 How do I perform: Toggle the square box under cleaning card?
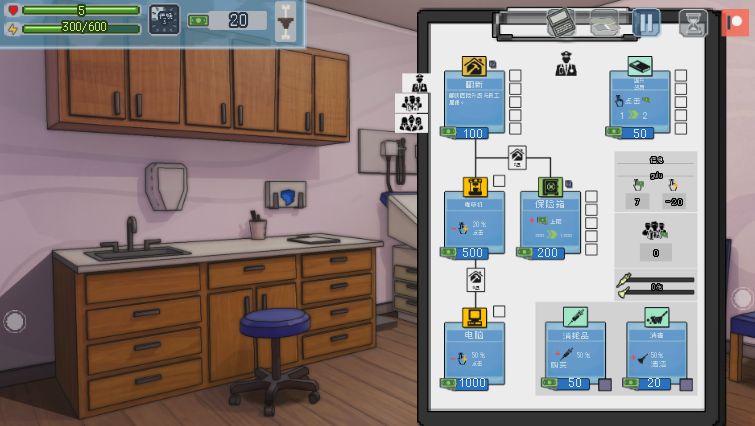pyautogui.click(x=686, y=384)
